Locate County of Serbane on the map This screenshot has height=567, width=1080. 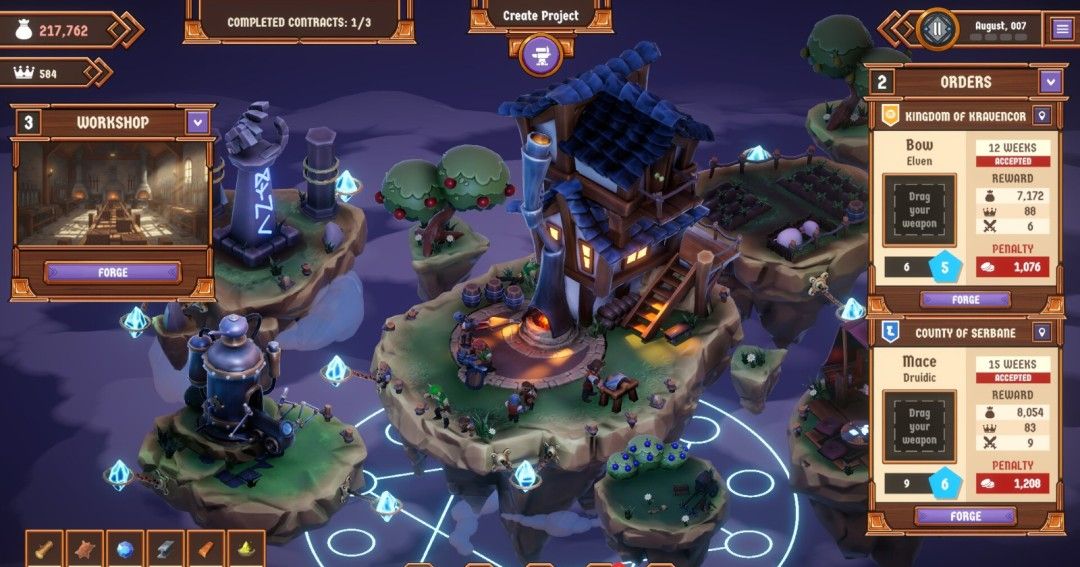coord(1042,333)
